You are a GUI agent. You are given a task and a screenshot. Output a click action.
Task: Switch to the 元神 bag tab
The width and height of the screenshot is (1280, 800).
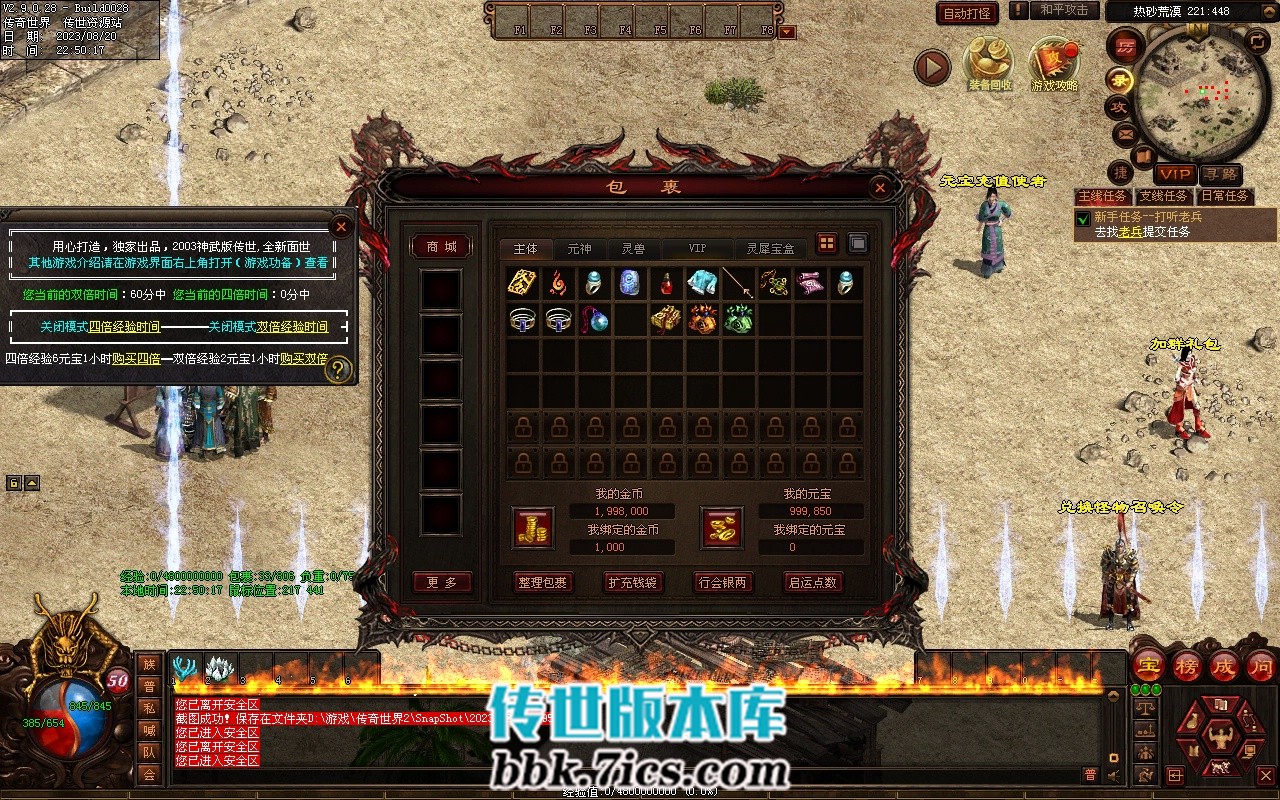coord(579,248)
